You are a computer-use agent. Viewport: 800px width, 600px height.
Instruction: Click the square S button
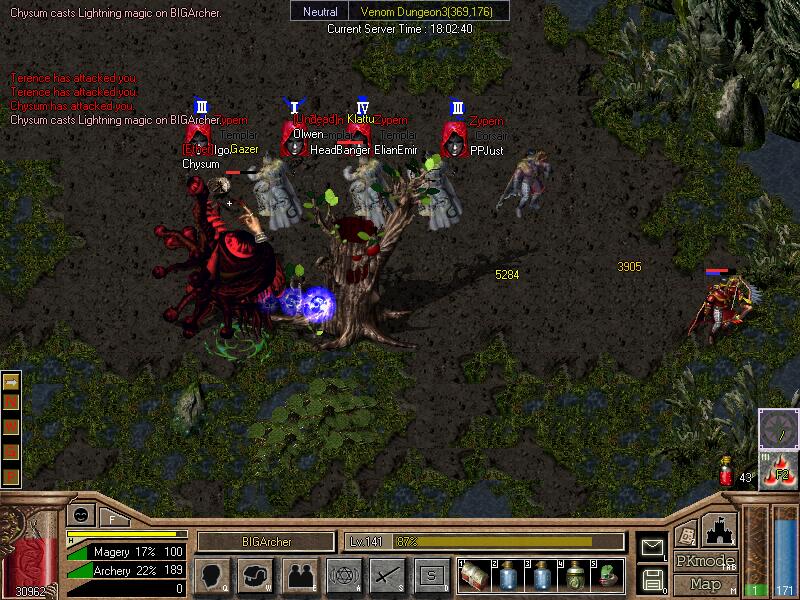coord(431,575)
